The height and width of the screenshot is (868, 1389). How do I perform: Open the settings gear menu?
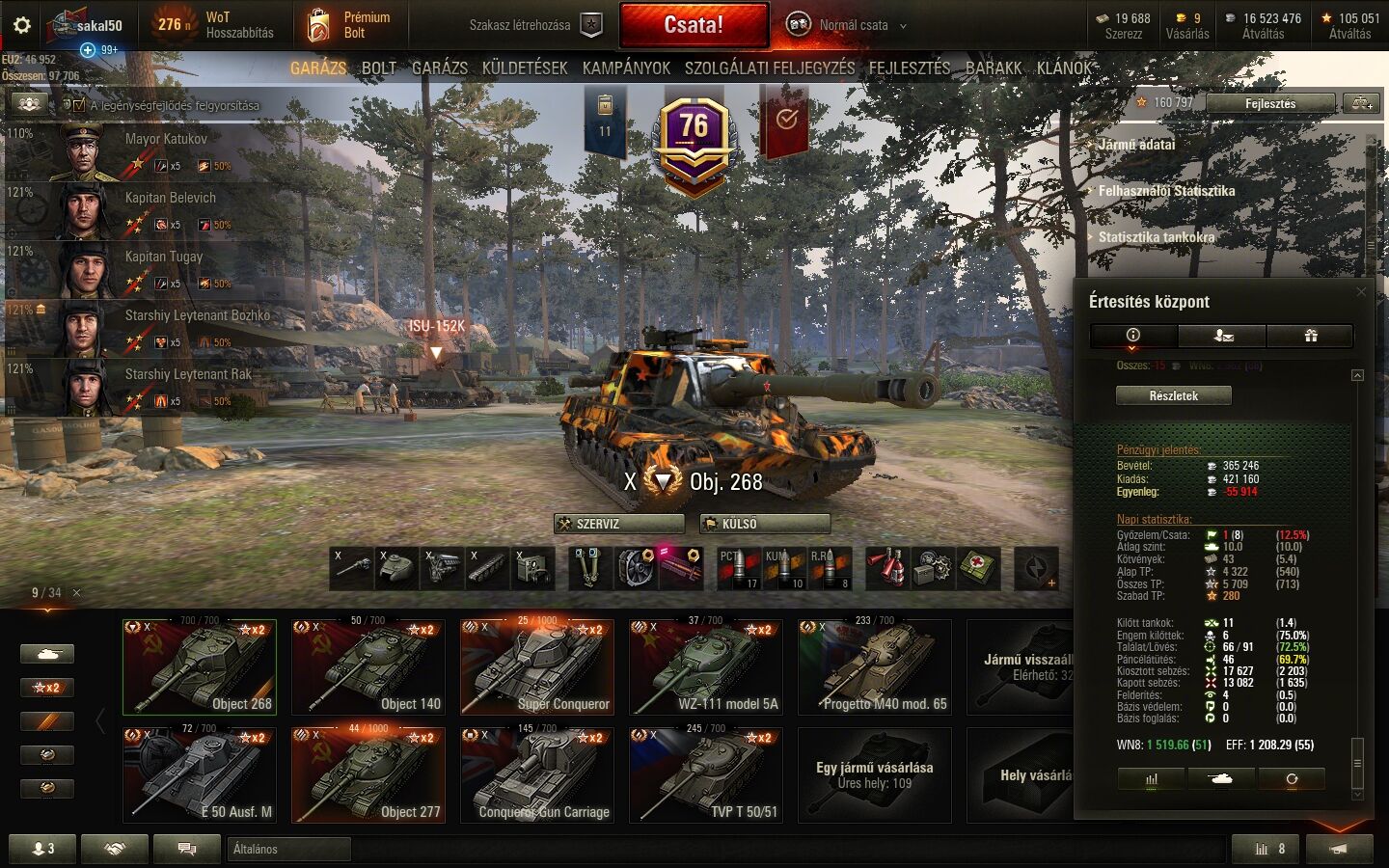[x=22, y=25]
